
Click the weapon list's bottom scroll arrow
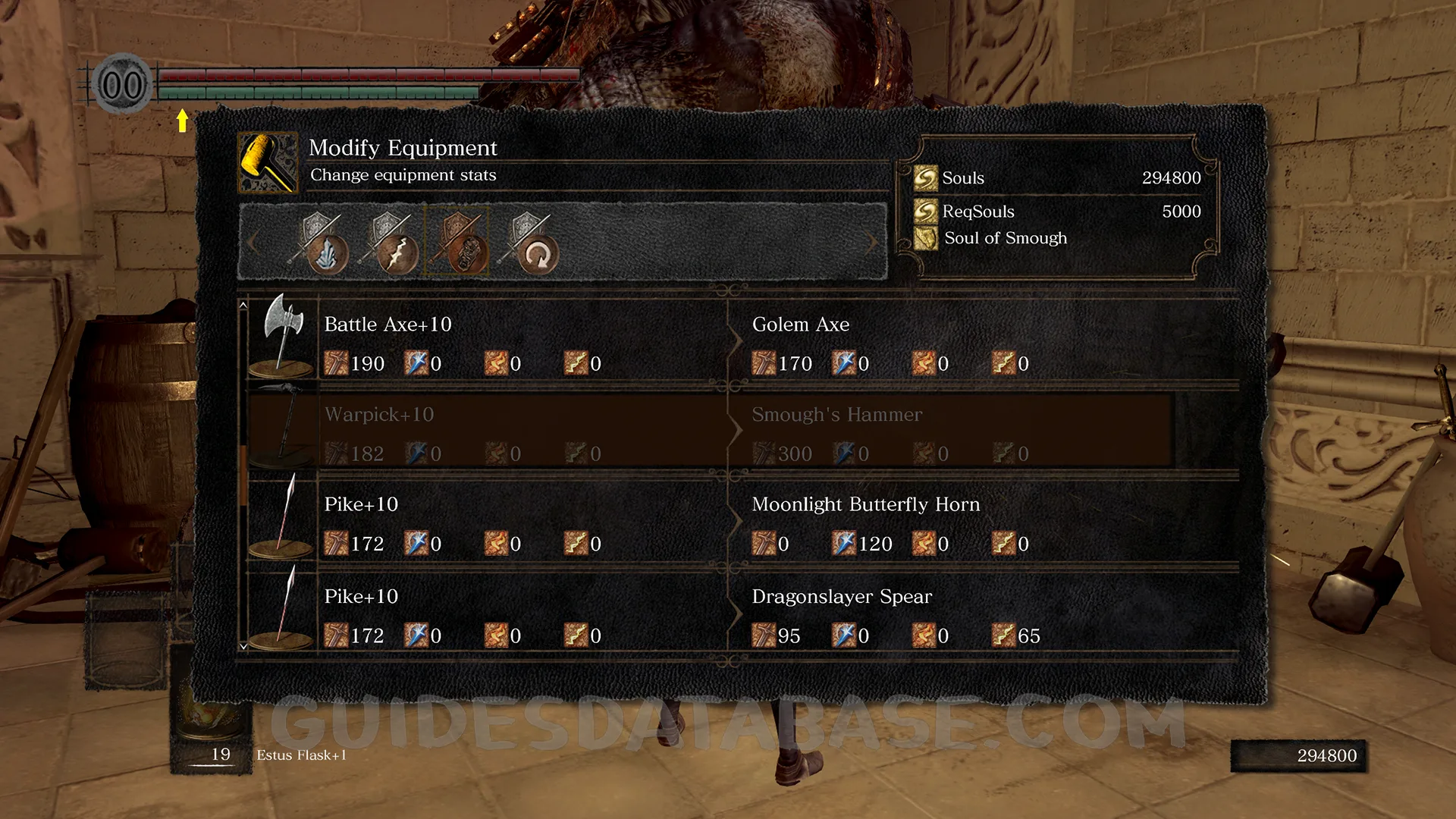coord(243,647)
